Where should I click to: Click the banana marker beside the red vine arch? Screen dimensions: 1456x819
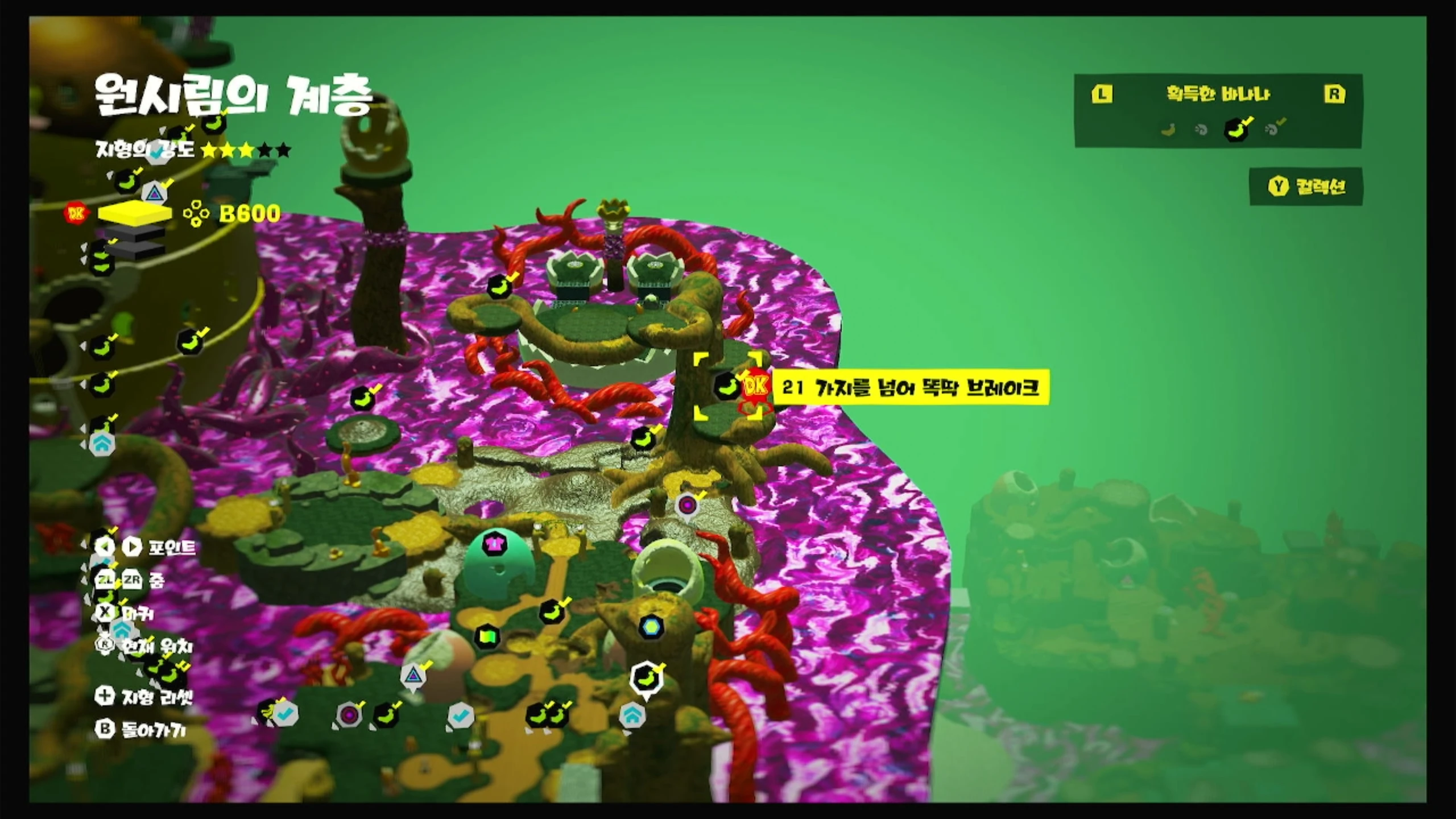point(499,287)
